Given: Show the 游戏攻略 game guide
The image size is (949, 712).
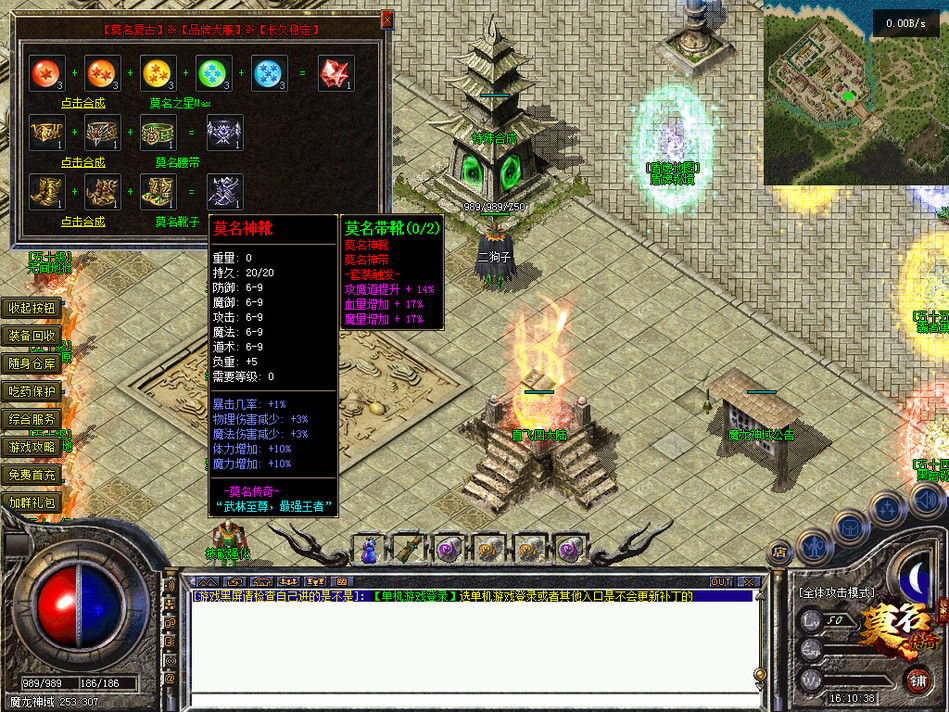Looking at the screenshot, I should [32, 447].
